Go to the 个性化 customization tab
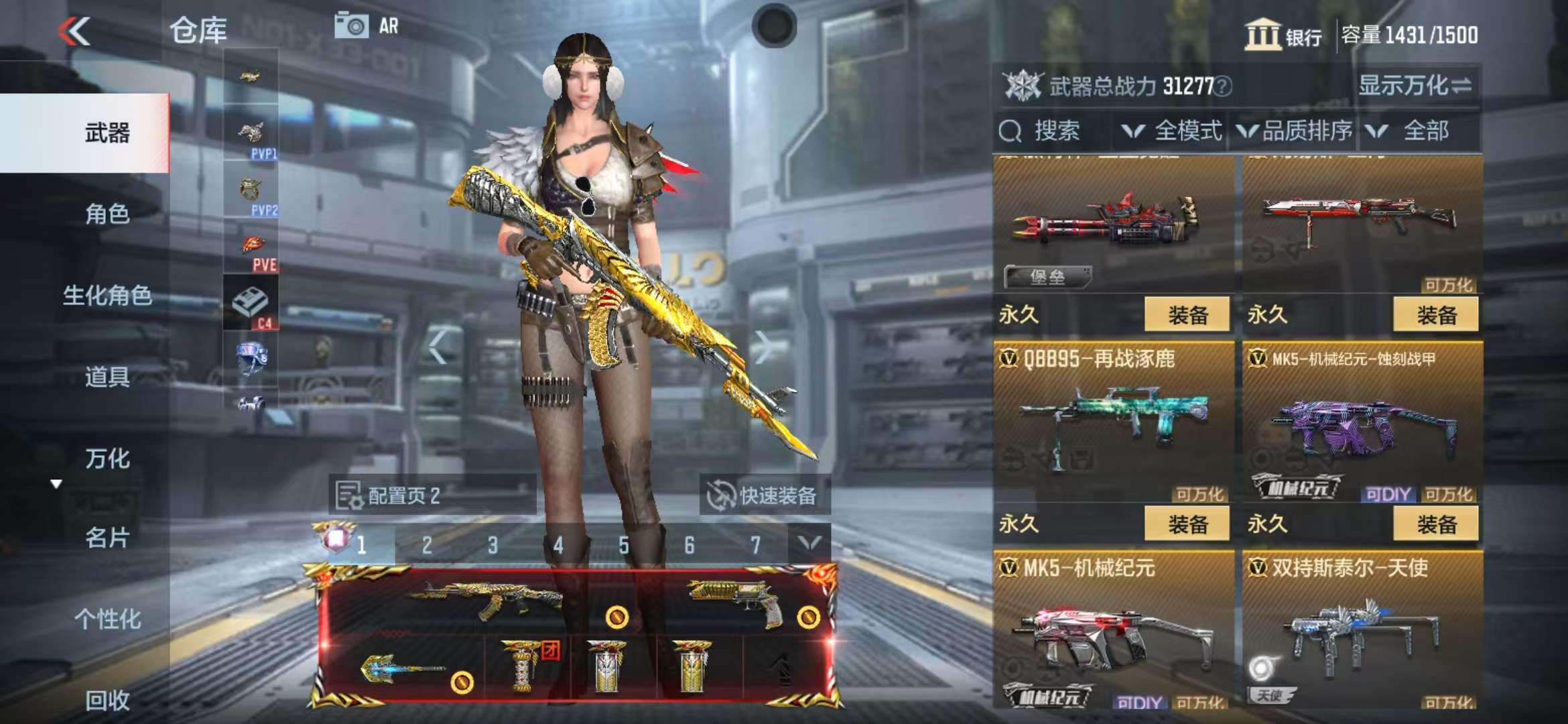Image resolution: width=1568 pixels, height=724 pixels. (x=107, y=619)
